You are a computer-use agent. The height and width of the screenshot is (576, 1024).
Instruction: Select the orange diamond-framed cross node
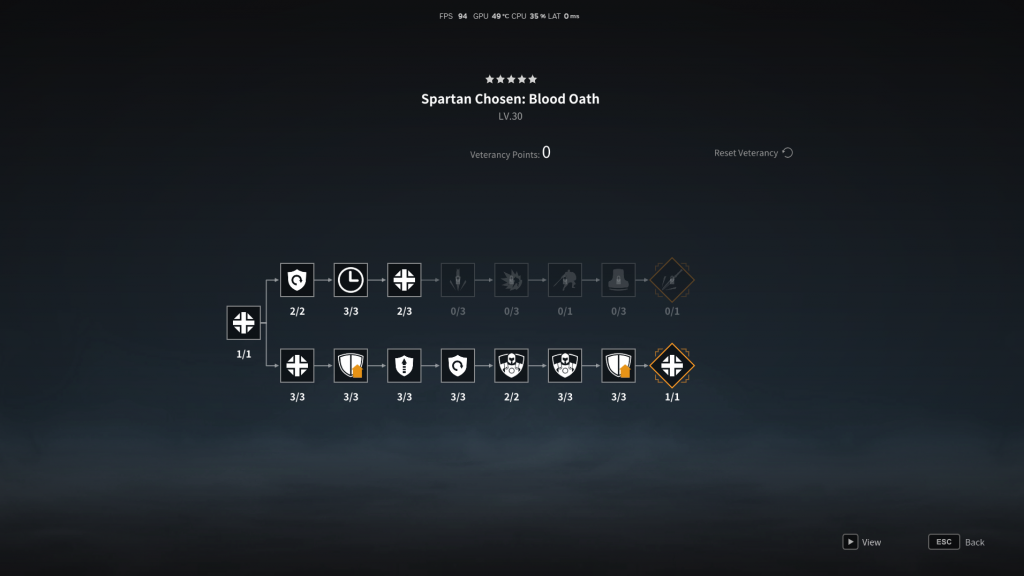pyautogui.click(x=672, y=366)
